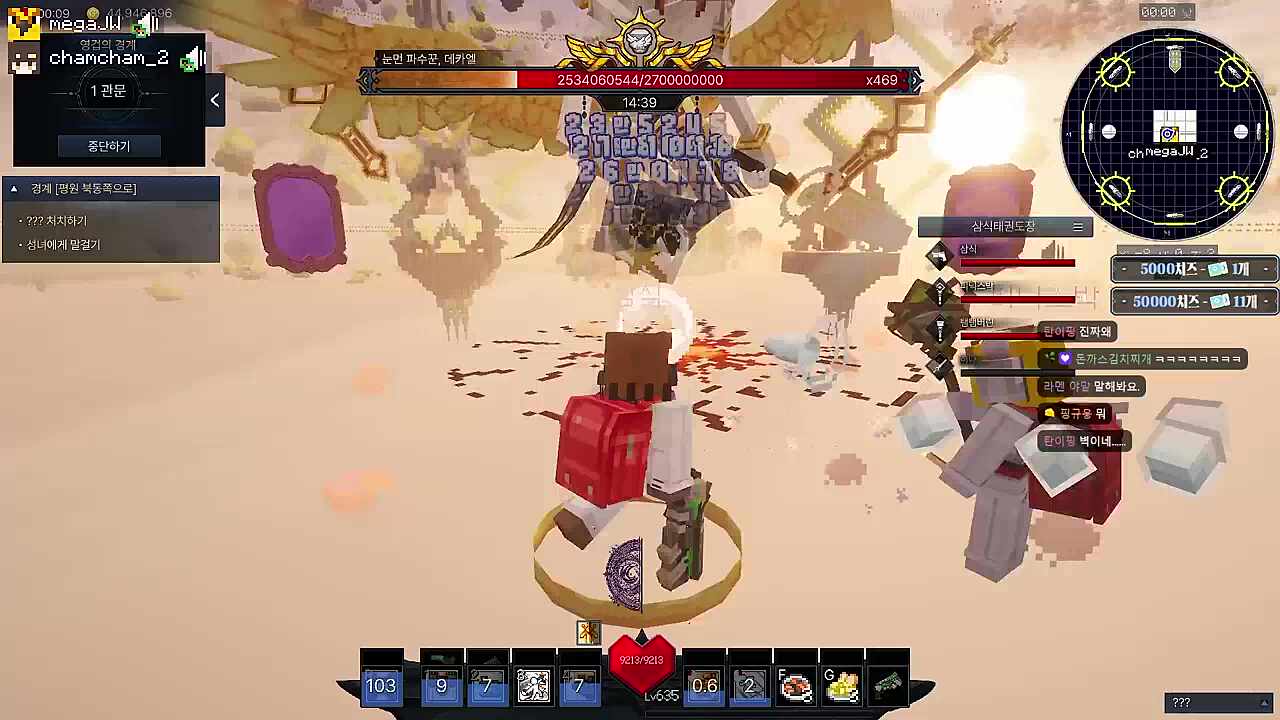
Task: Select the ??? 처치하기 objective
Action: 57,221
